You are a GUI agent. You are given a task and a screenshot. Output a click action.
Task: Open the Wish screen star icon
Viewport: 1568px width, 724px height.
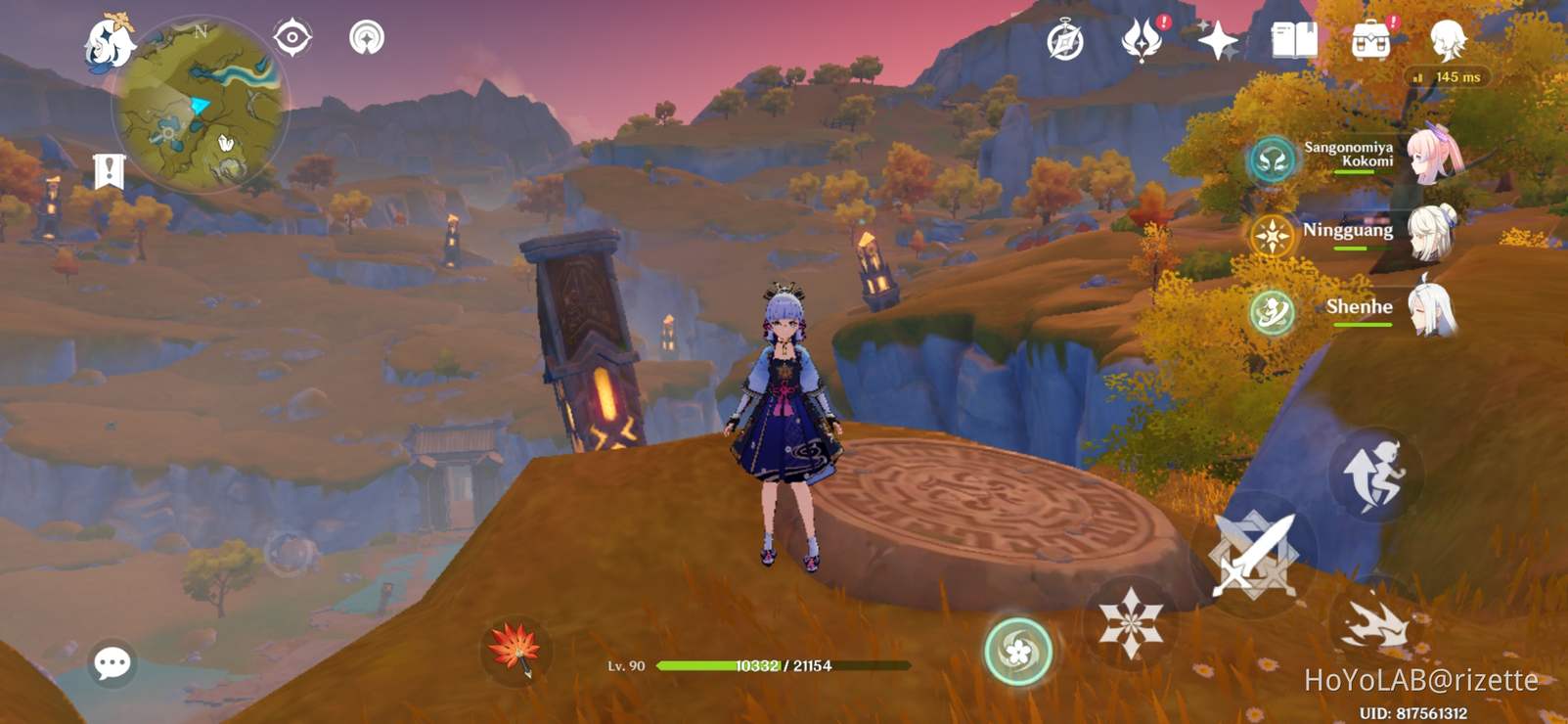[x=1219, y=39]
